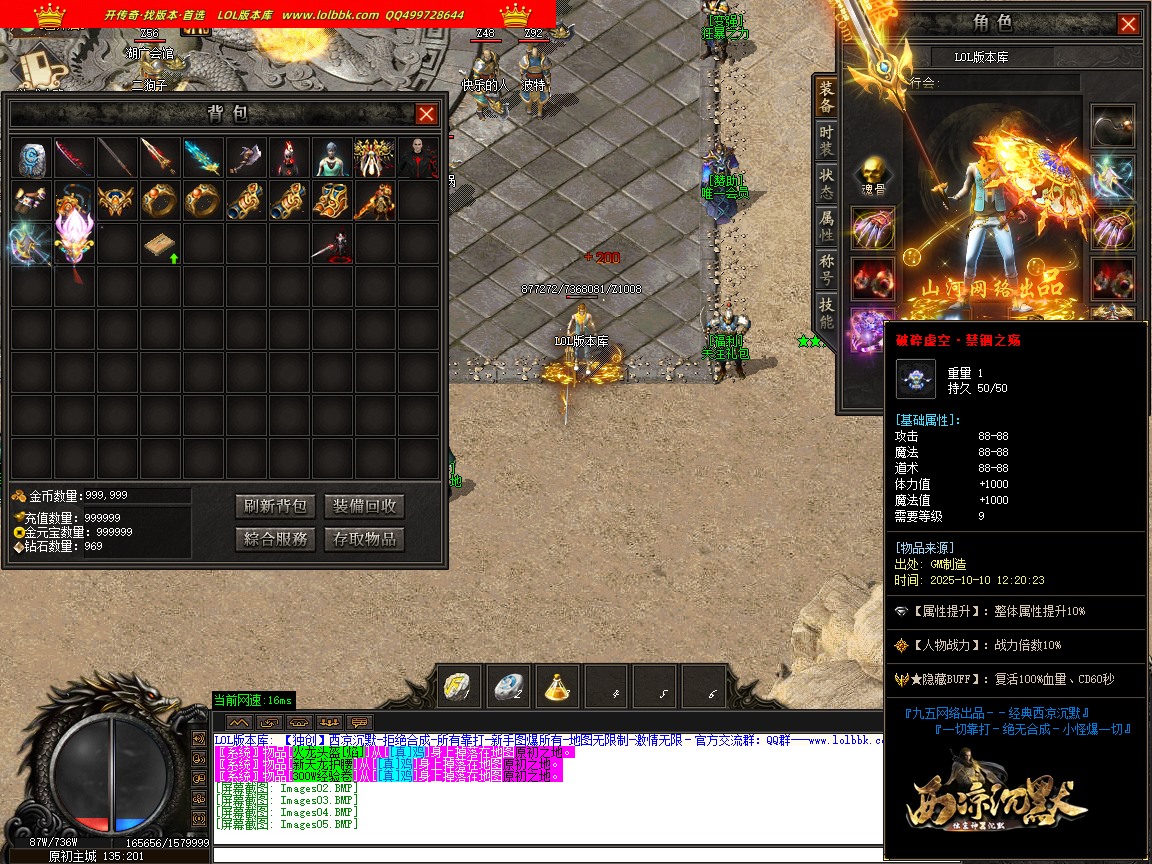Click the 魂骨 golden skull icon

[872, 171]
